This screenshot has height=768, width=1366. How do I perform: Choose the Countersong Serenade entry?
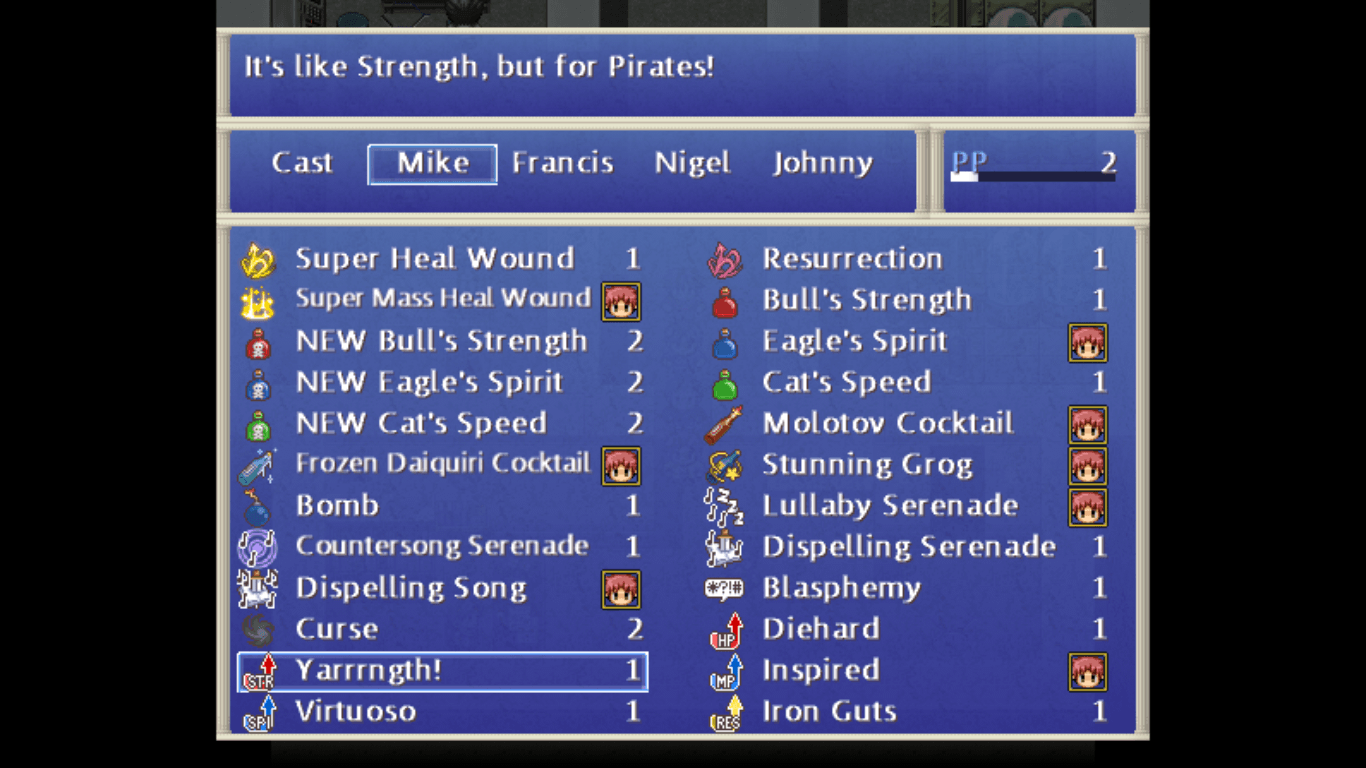pos(441,546)
